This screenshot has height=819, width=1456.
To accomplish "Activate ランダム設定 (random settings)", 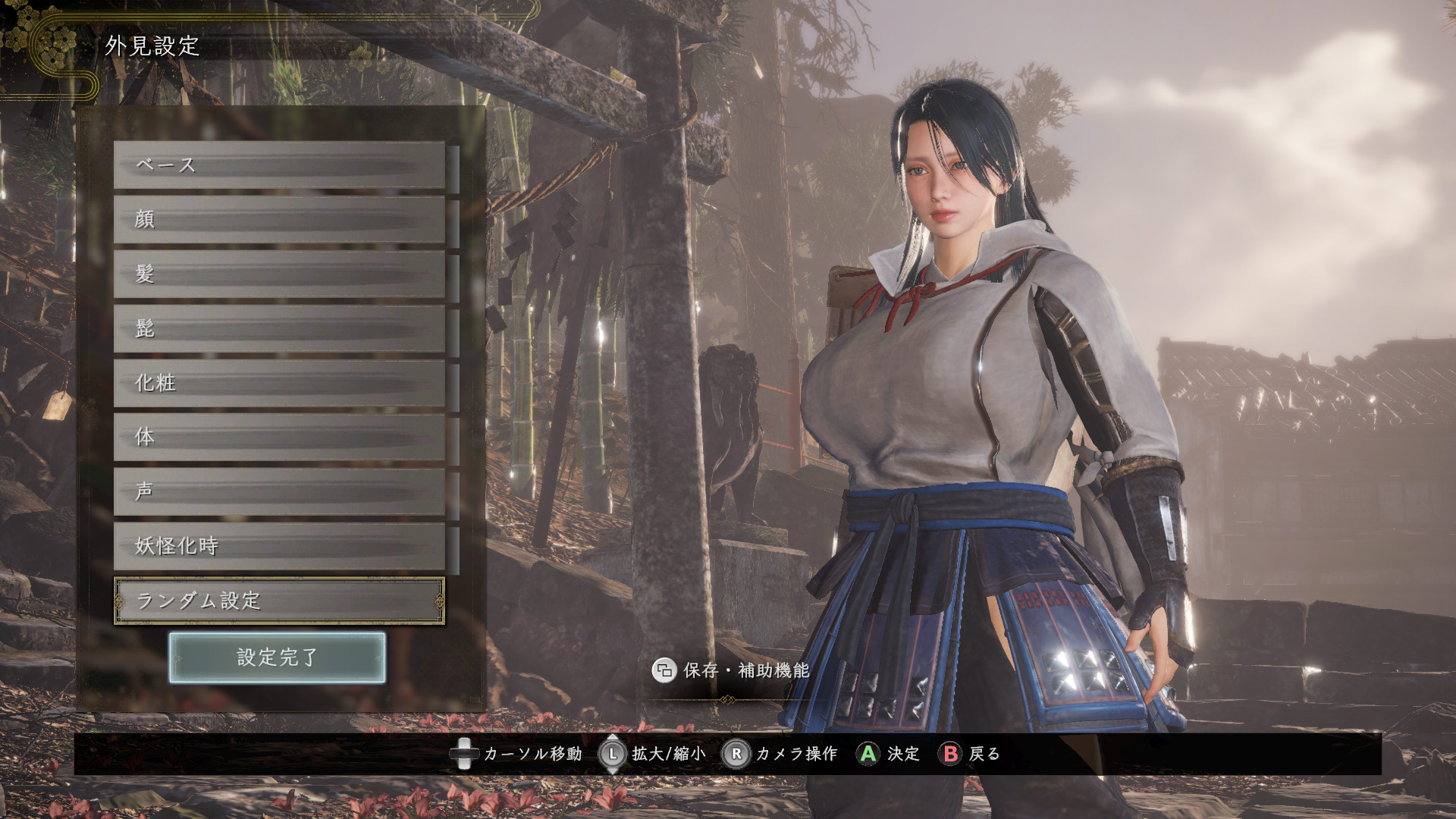I will (279, 601).
